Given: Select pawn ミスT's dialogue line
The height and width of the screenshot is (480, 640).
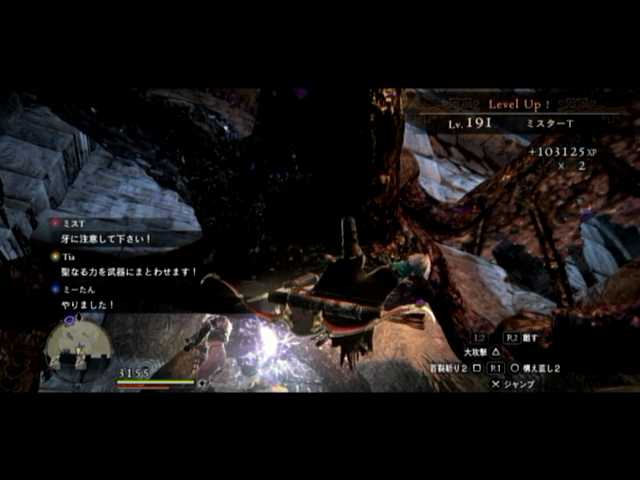Looking at the screenshot, I should [106, 239].
